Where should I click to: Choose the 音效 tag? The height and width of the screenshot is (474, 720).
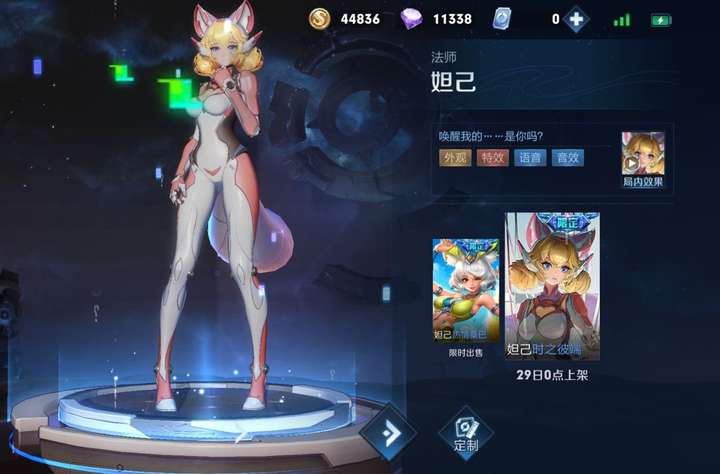point(568,157)
